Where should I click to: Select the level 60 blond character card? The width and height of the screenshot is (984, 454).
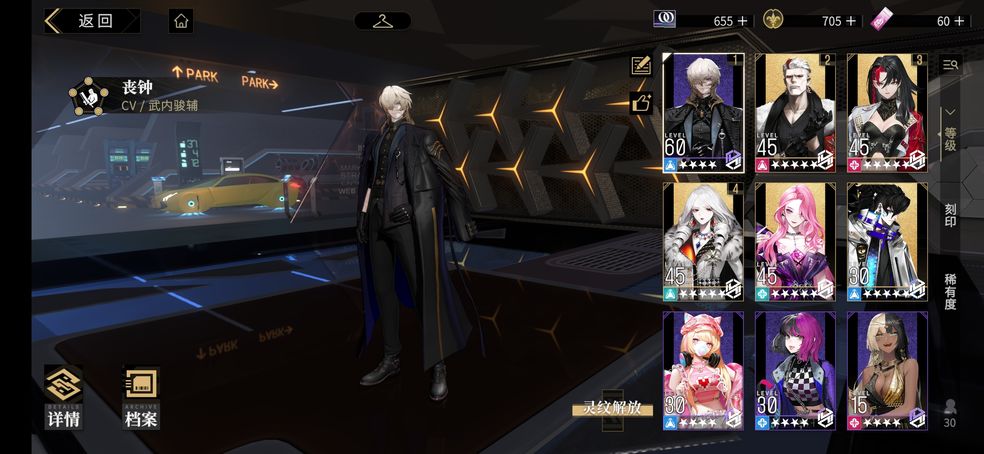tap(703, 112)
